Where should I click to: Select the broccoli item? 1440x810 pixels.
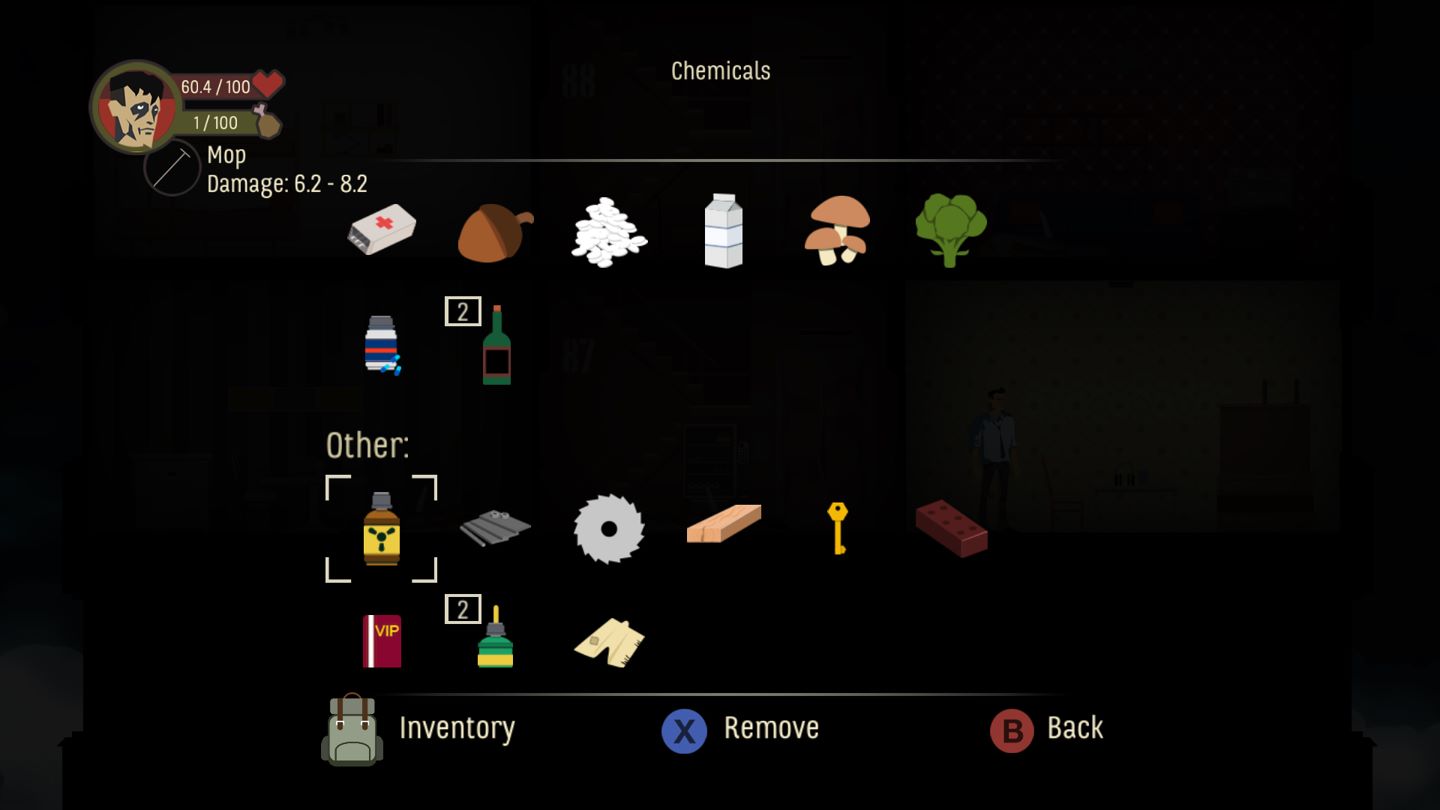tap(950, 230)
